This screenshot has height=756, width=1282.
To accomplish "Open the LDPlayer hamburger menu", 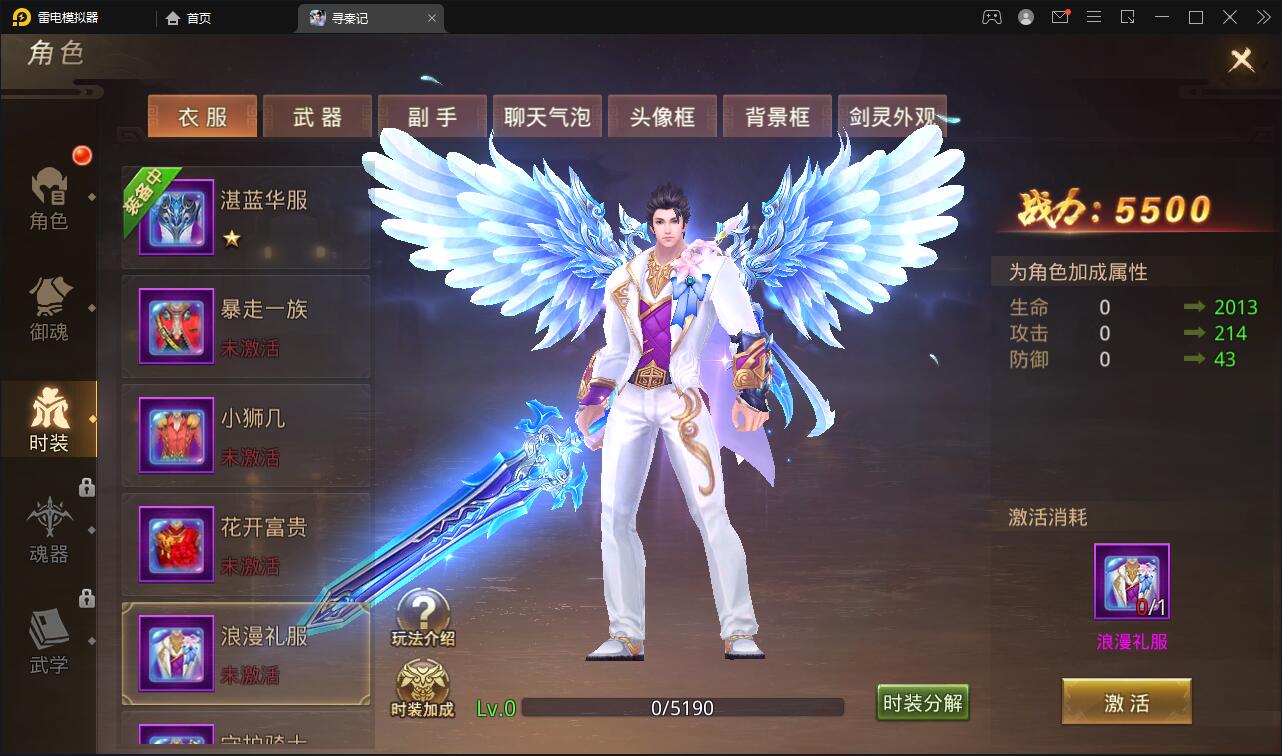I will click(x=1094, y=17).
